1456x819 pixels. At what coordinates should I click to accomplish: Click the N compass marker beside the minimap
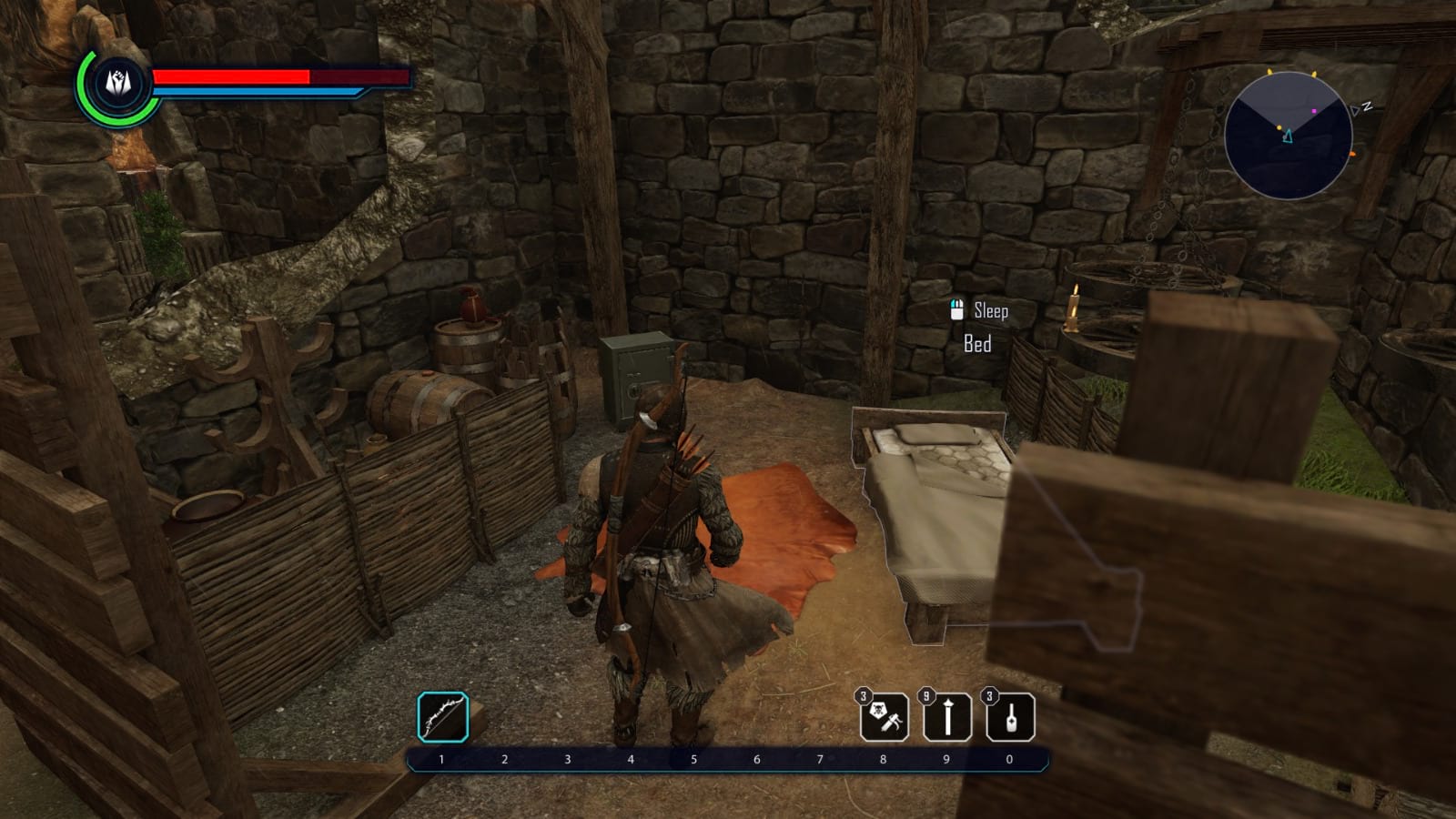tap(1365, 106)
